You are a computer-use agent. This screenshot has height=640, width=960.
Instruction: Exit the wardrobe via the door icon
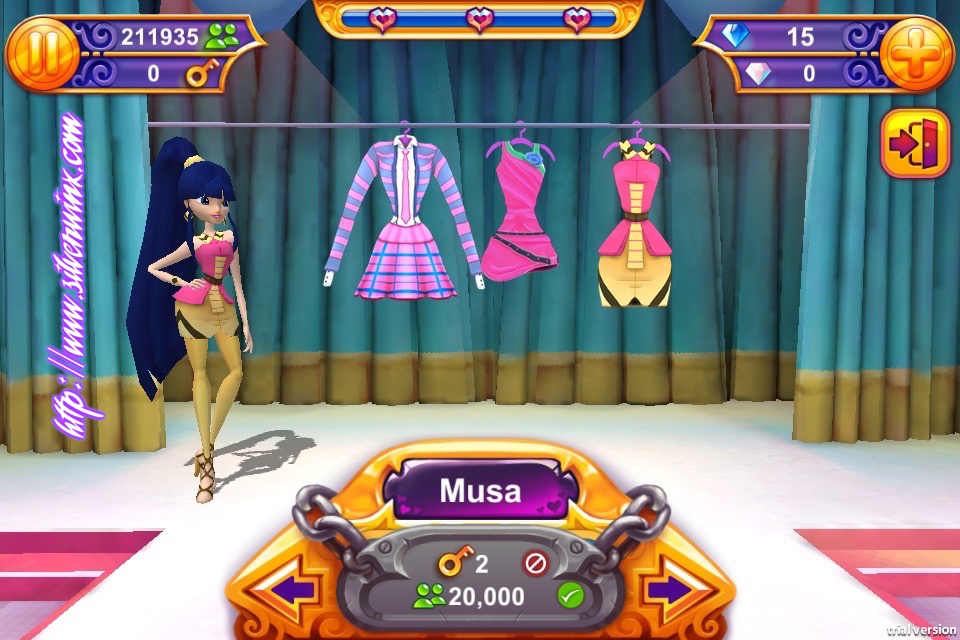[x=915, y=144]
